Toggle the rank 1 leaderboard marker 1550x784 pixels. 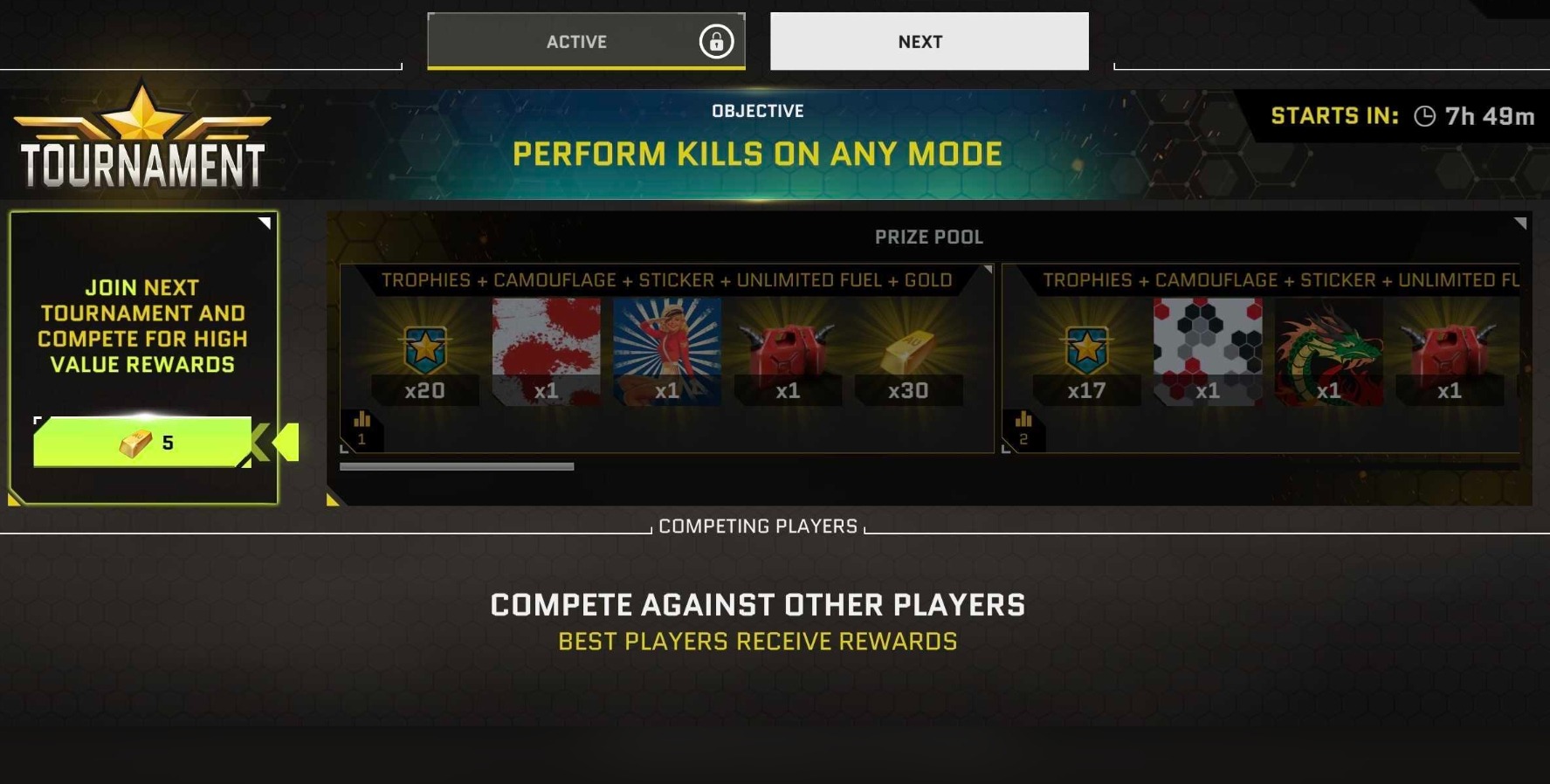click(361, 427)
